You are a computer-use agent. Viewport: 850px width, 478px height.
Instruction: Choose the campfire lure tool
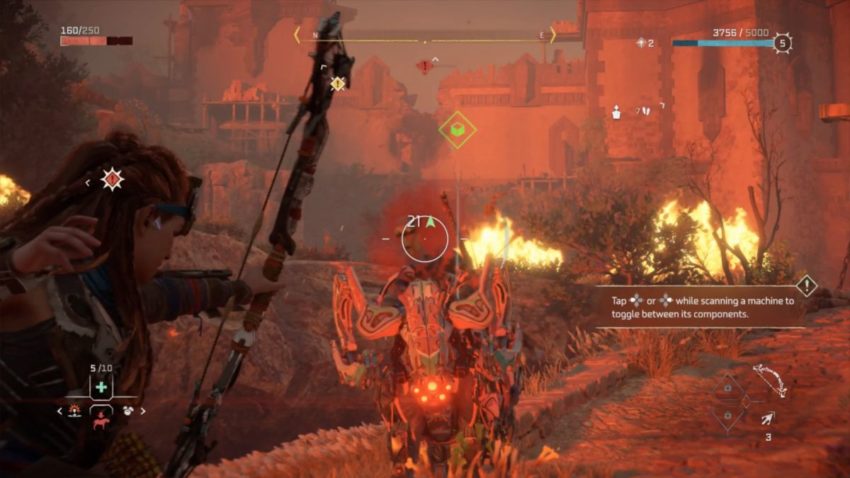74,411
